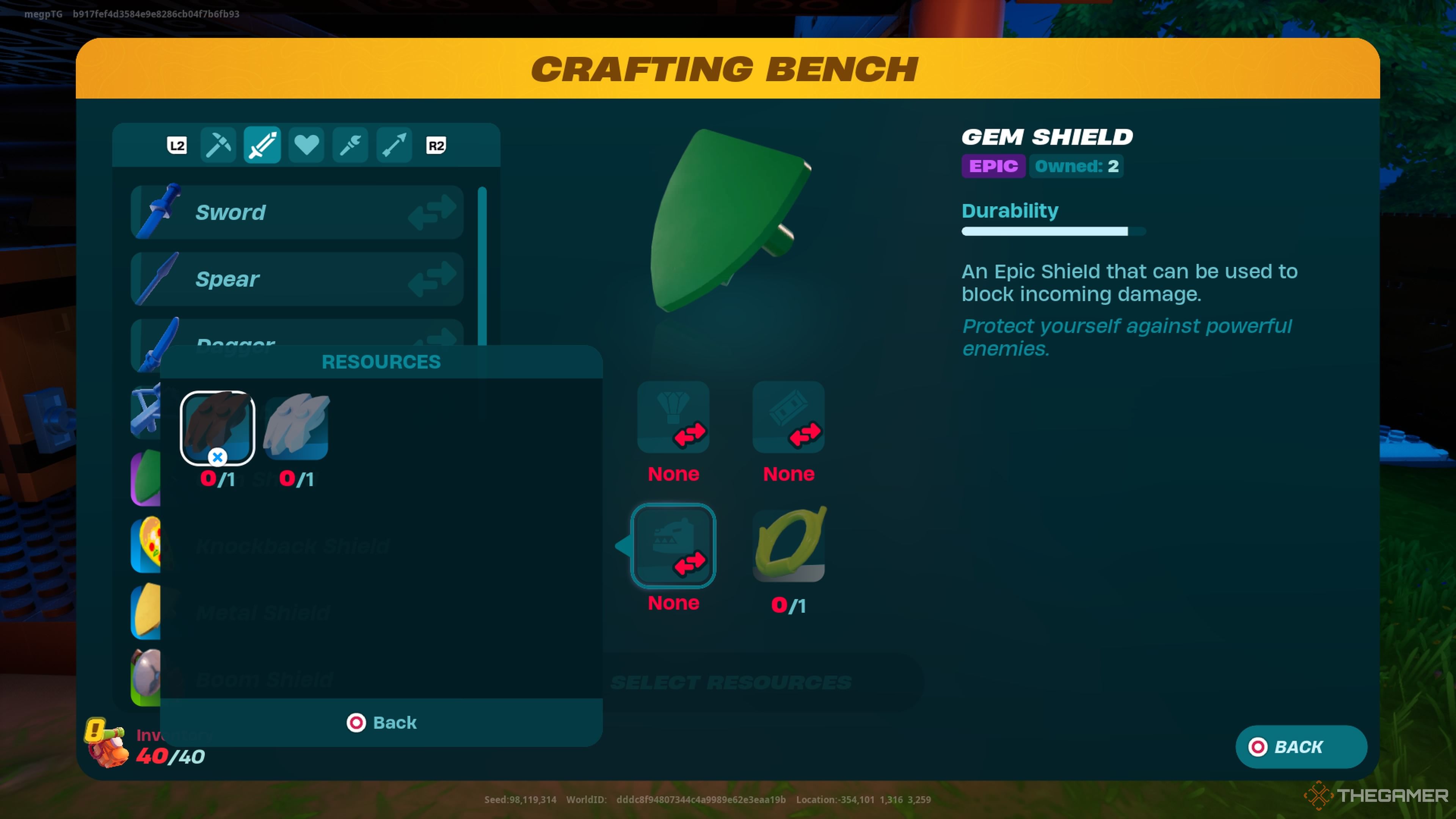This screenshot has height=819, width=1456.
Task: Click the BACK button bottom right
Action: tap(1301, 747)
